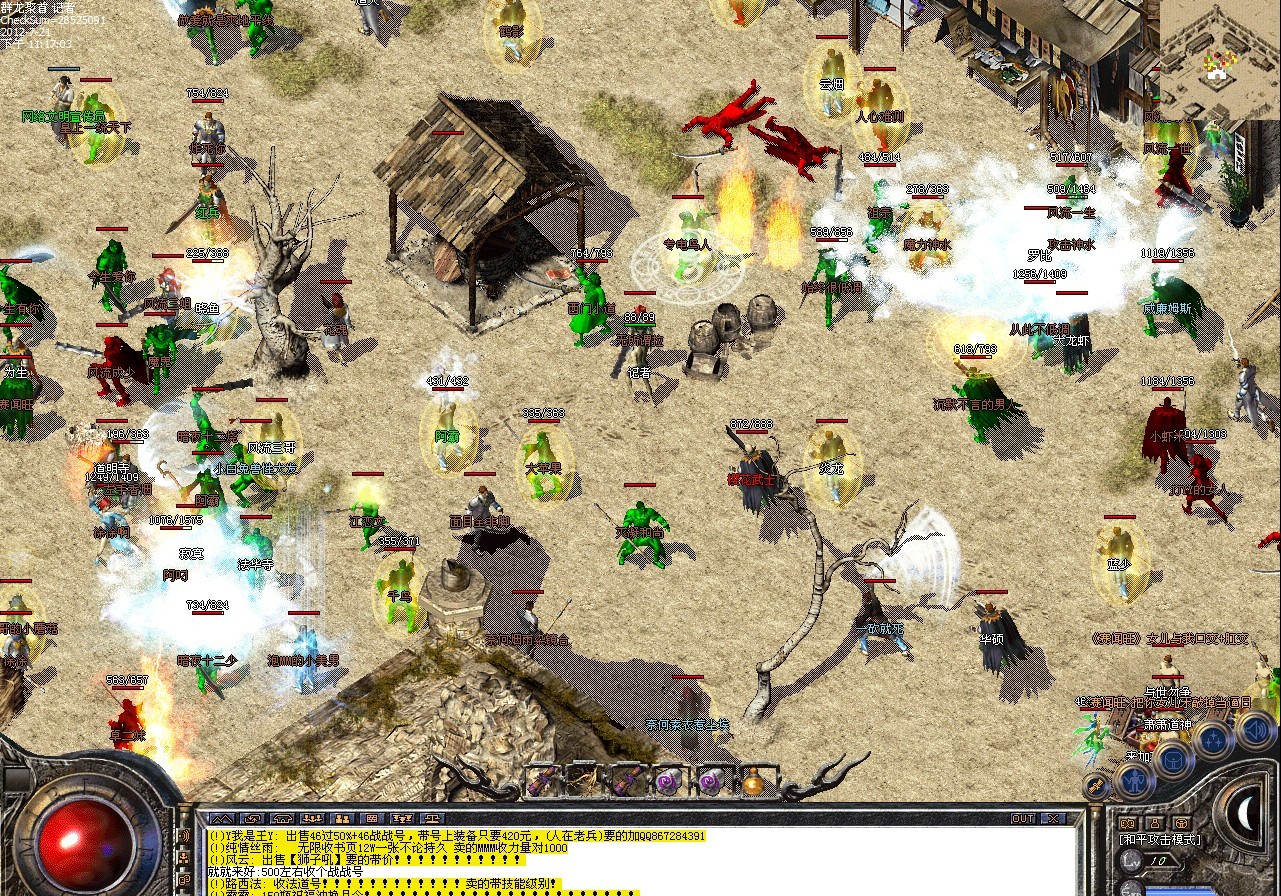
Task: Open the character stats window icon
Action: tap(1136, 781)
